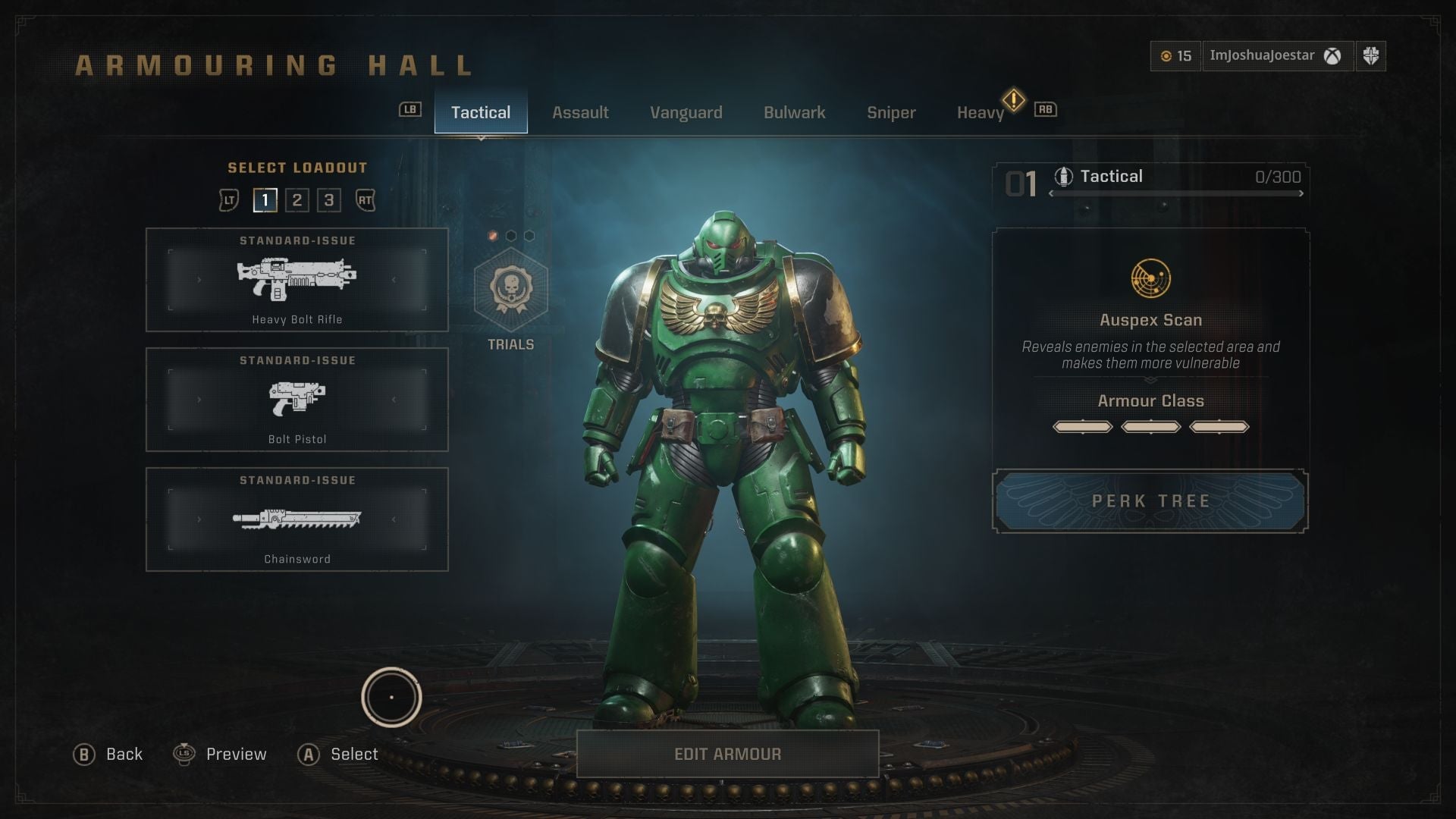
Task: Go back from the Armouring Hall
Action: pyautogui.click(x=108, y=755)
